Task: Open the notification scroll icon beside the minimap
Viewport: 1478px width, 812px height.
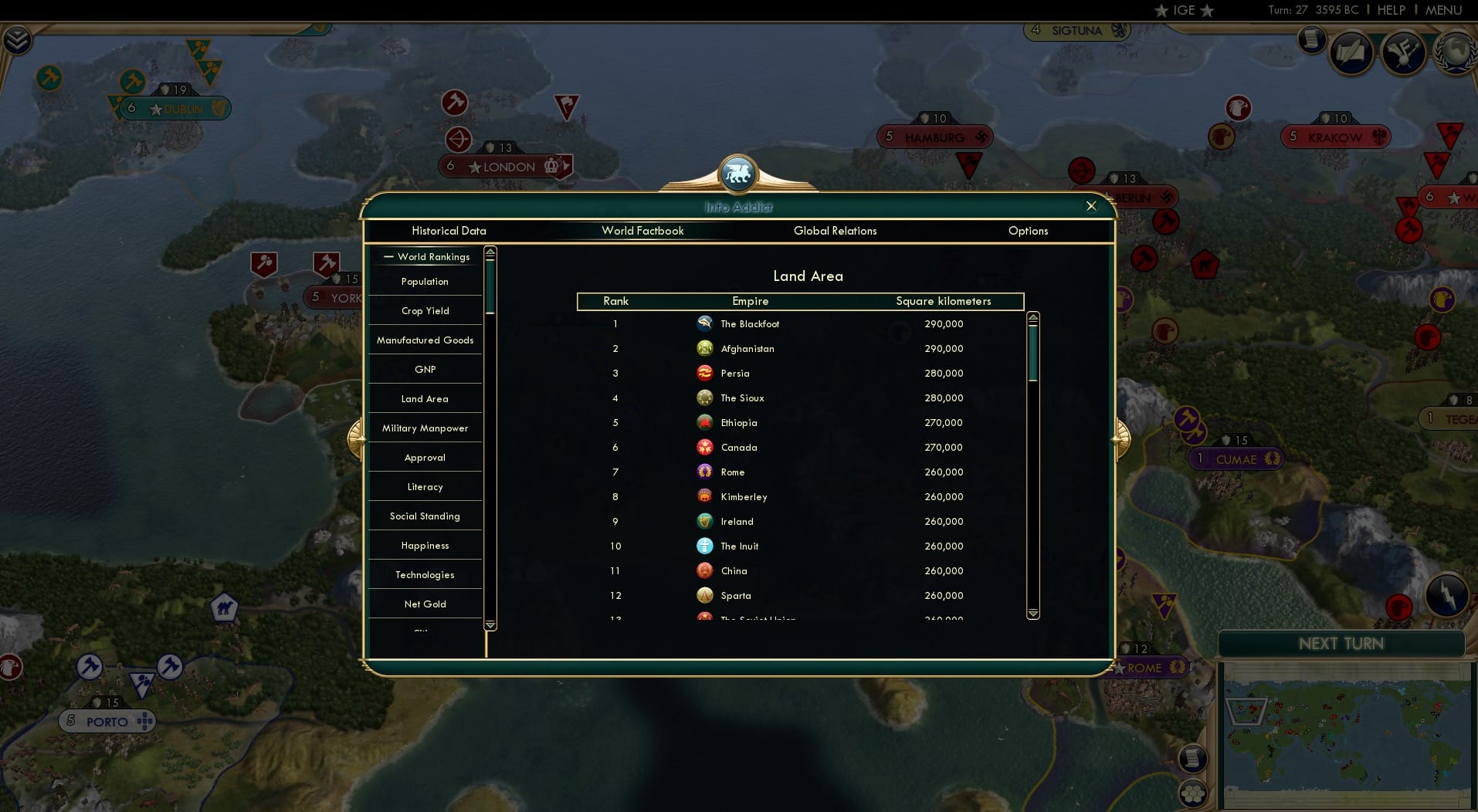Action: point(1192,757)
